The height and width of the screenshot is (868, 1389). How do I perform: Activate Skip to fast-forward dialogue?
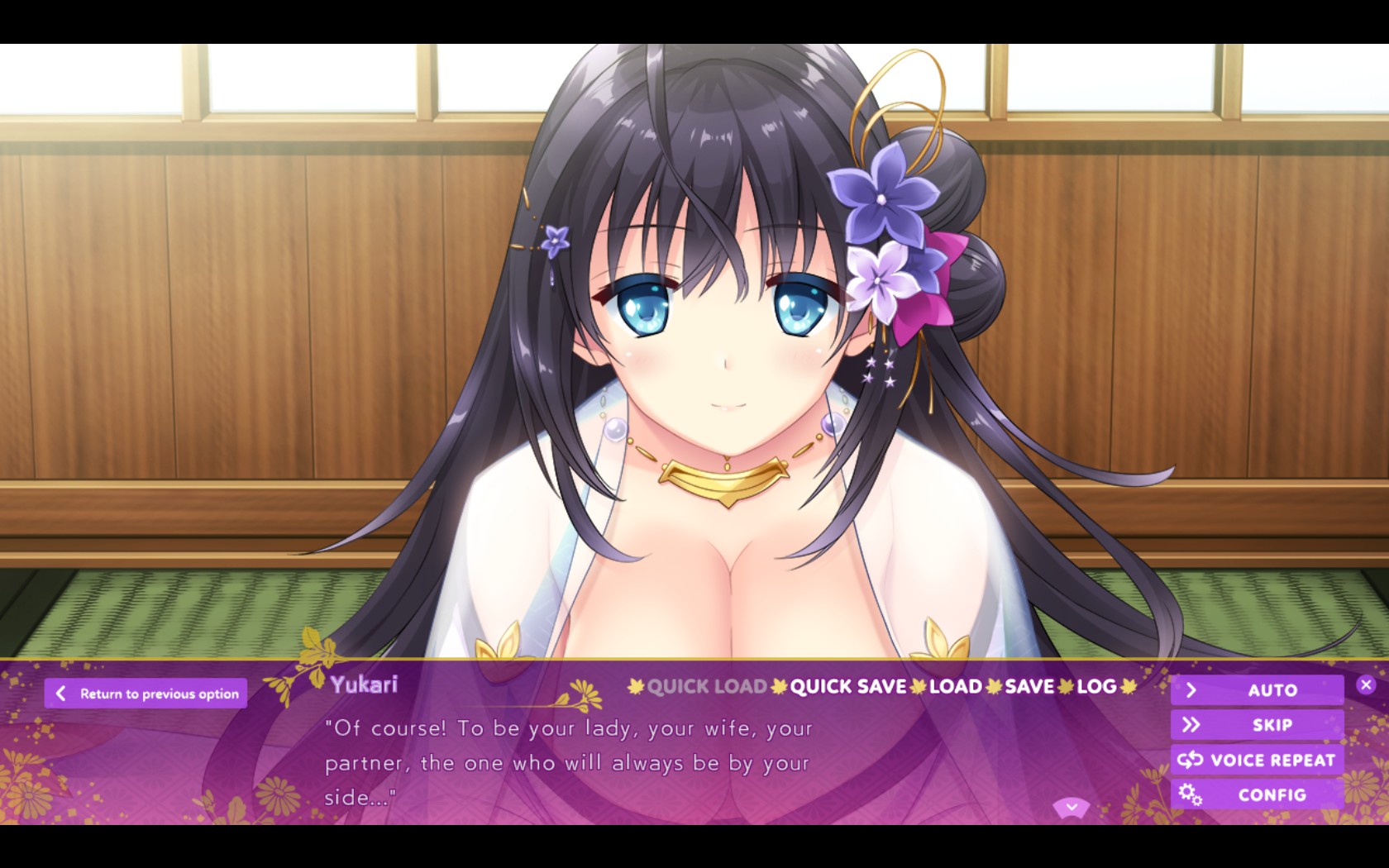point(1257,725)
